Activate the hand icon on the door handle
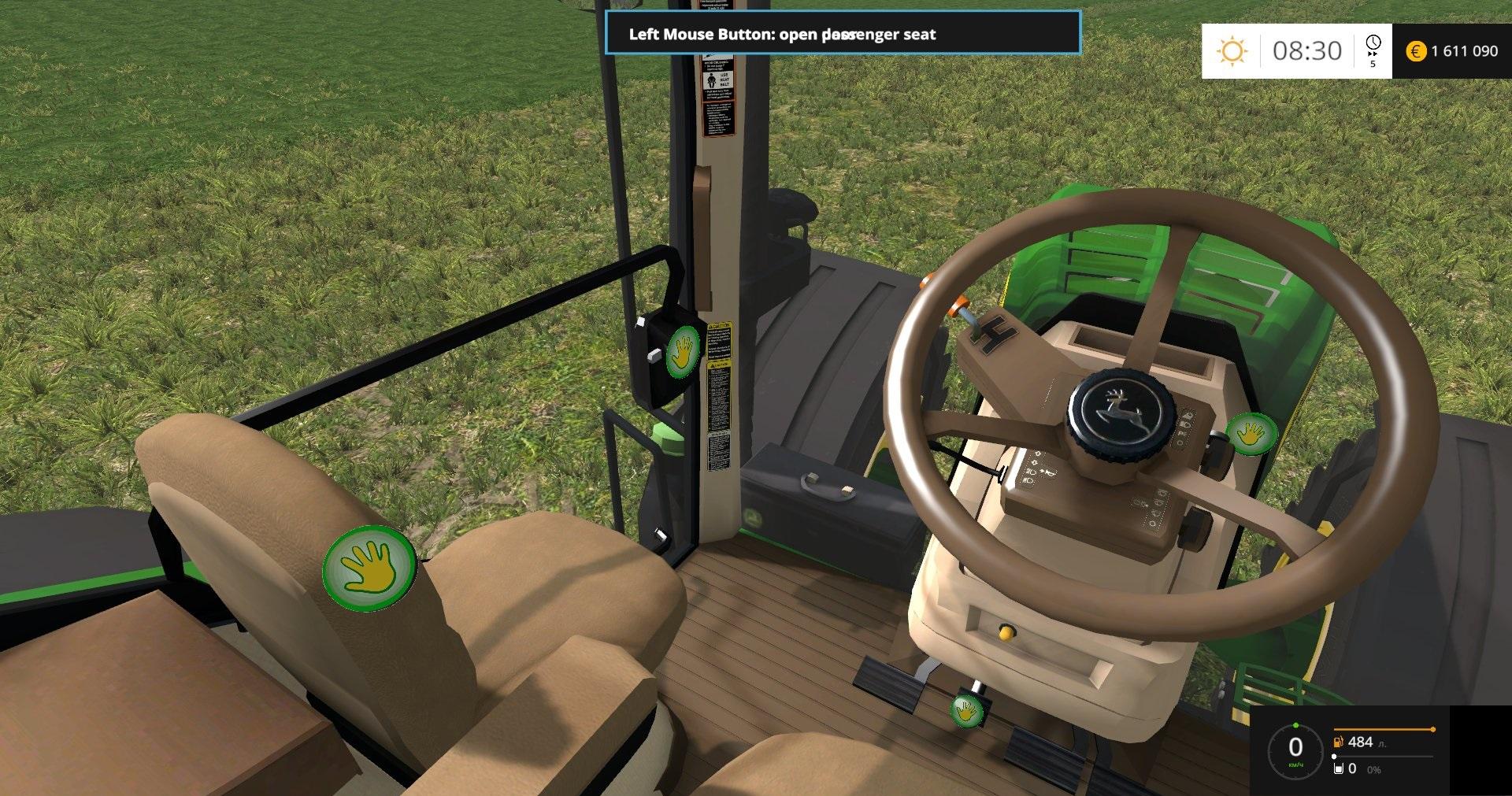 click(x=683, y=351)
